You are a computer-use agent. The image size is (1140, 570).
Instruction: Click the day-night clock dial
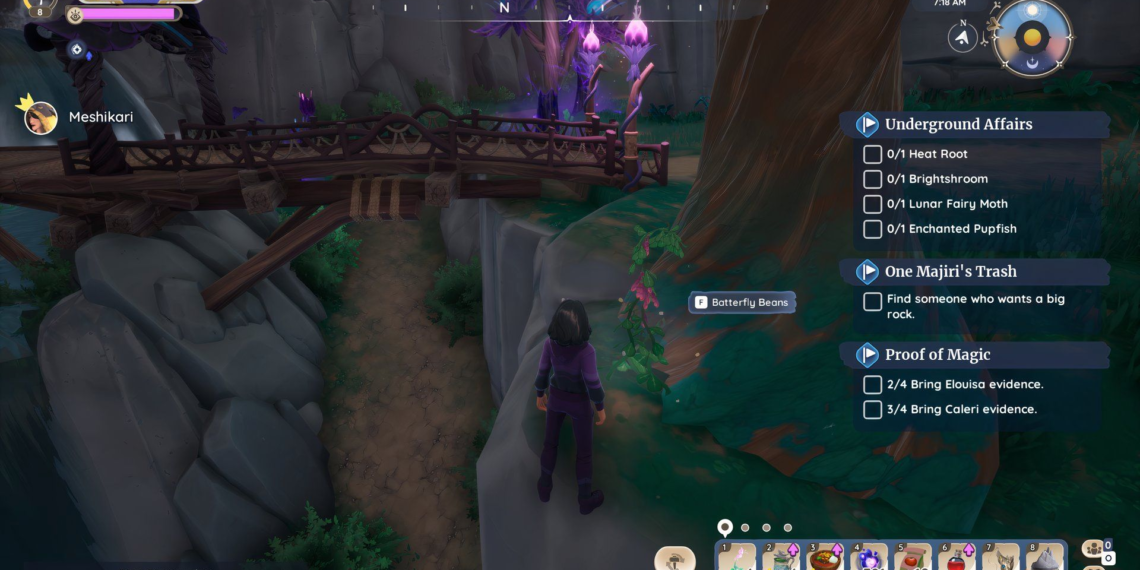click(1033, 38)
